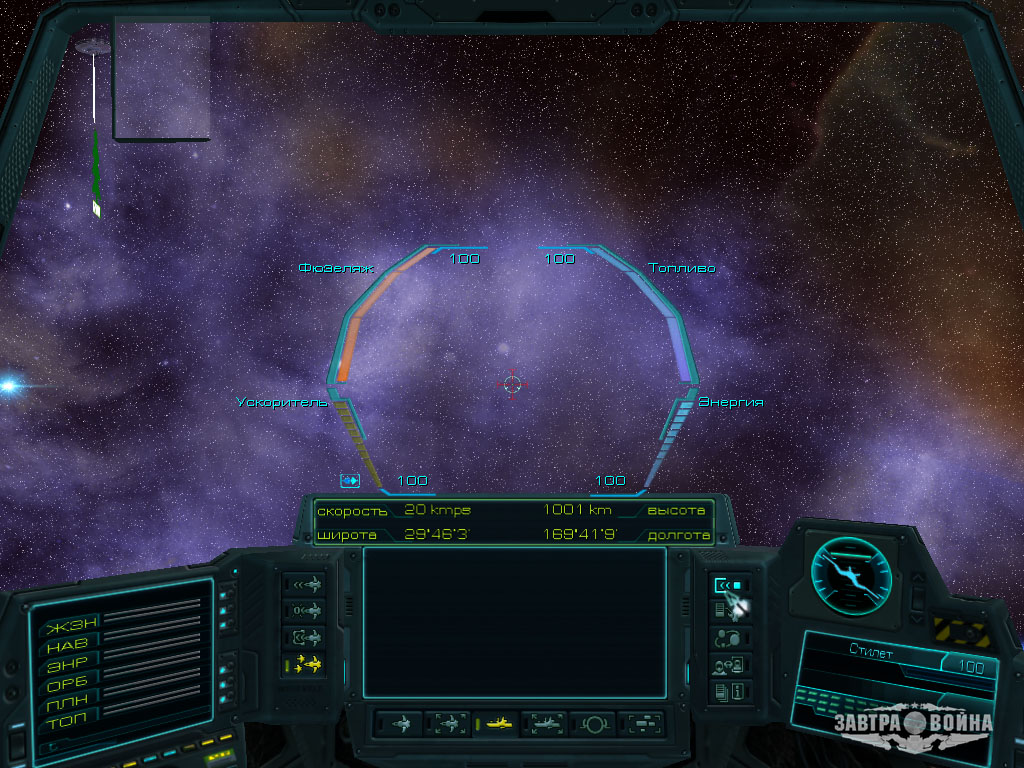Image resolution: width=1024 pixels, height=768 pixels.
Task: Select the bracketed ship target button
Action: [x=304, y=637]
